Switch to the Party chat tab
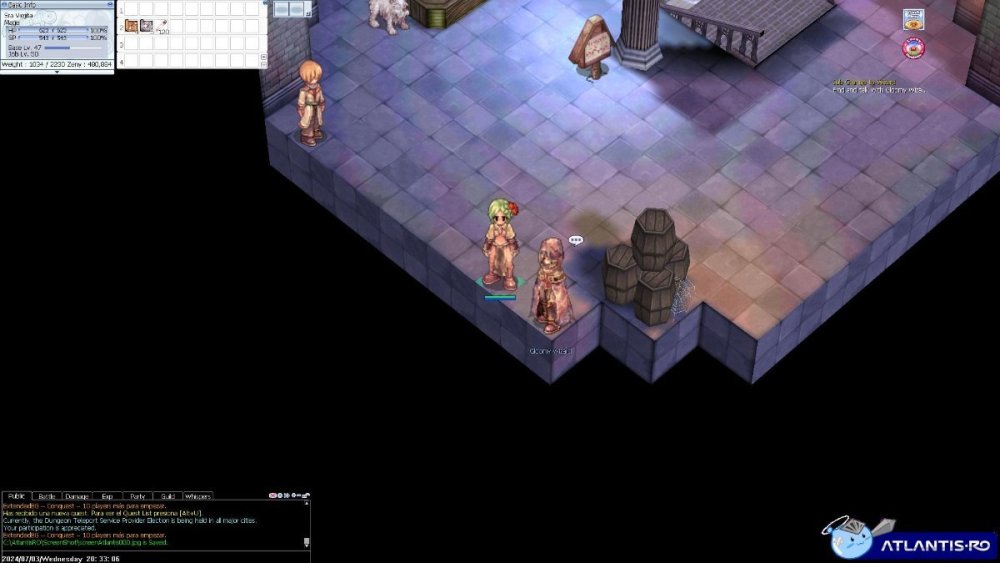Image resolution: width=1000 pixels, height=563 pixels. 137,496
